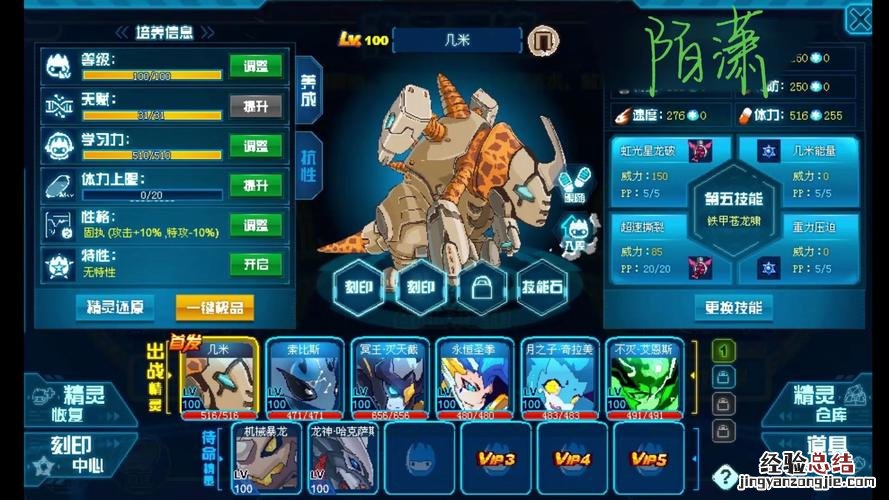Adjust the 性格 nature setting
This screenshot has width=889, height=500.
[256, 224]
